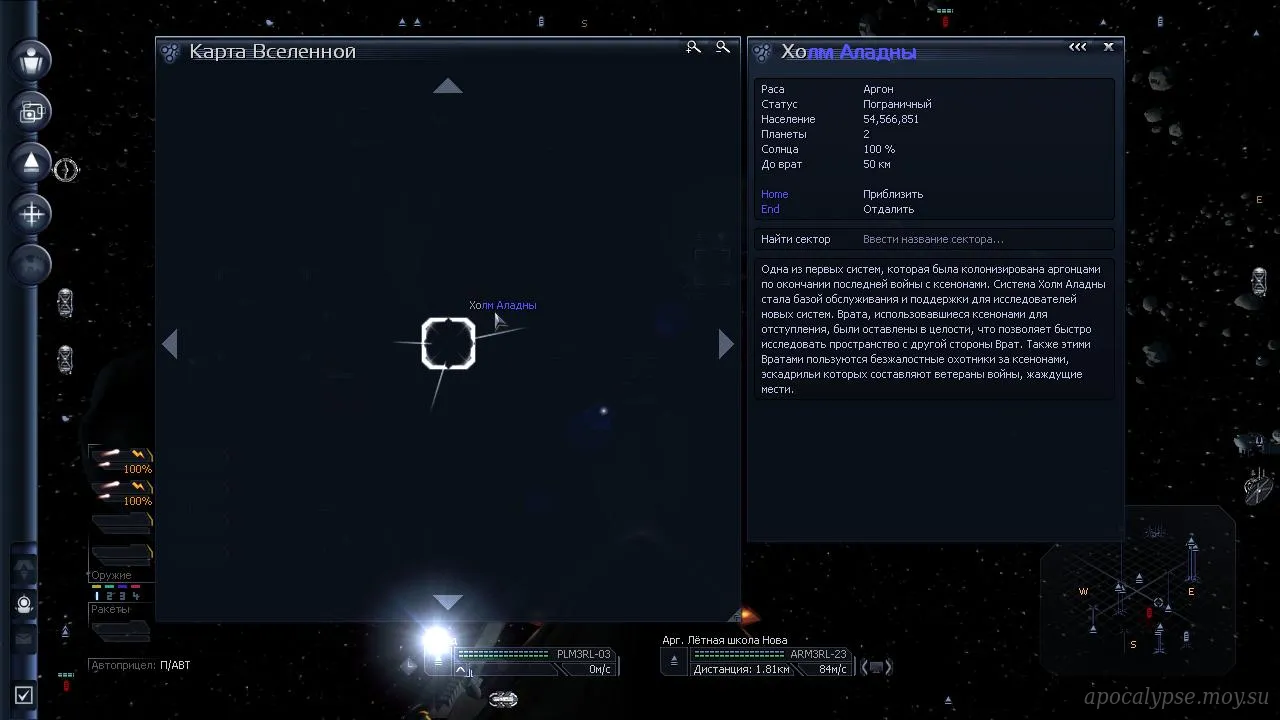
Task: Activate the crosshair icon in the sidebar
Action: coord(32,213)
